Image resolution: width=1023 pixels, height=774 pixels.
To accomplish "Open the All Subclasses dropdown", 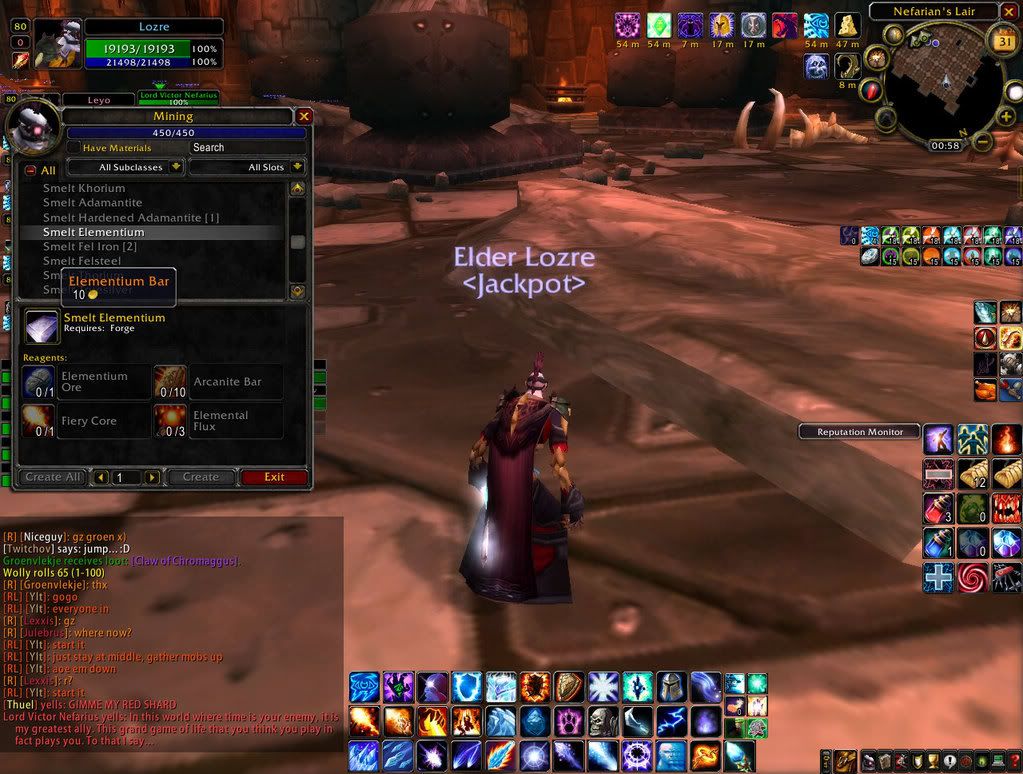I will tap(126, 167).
